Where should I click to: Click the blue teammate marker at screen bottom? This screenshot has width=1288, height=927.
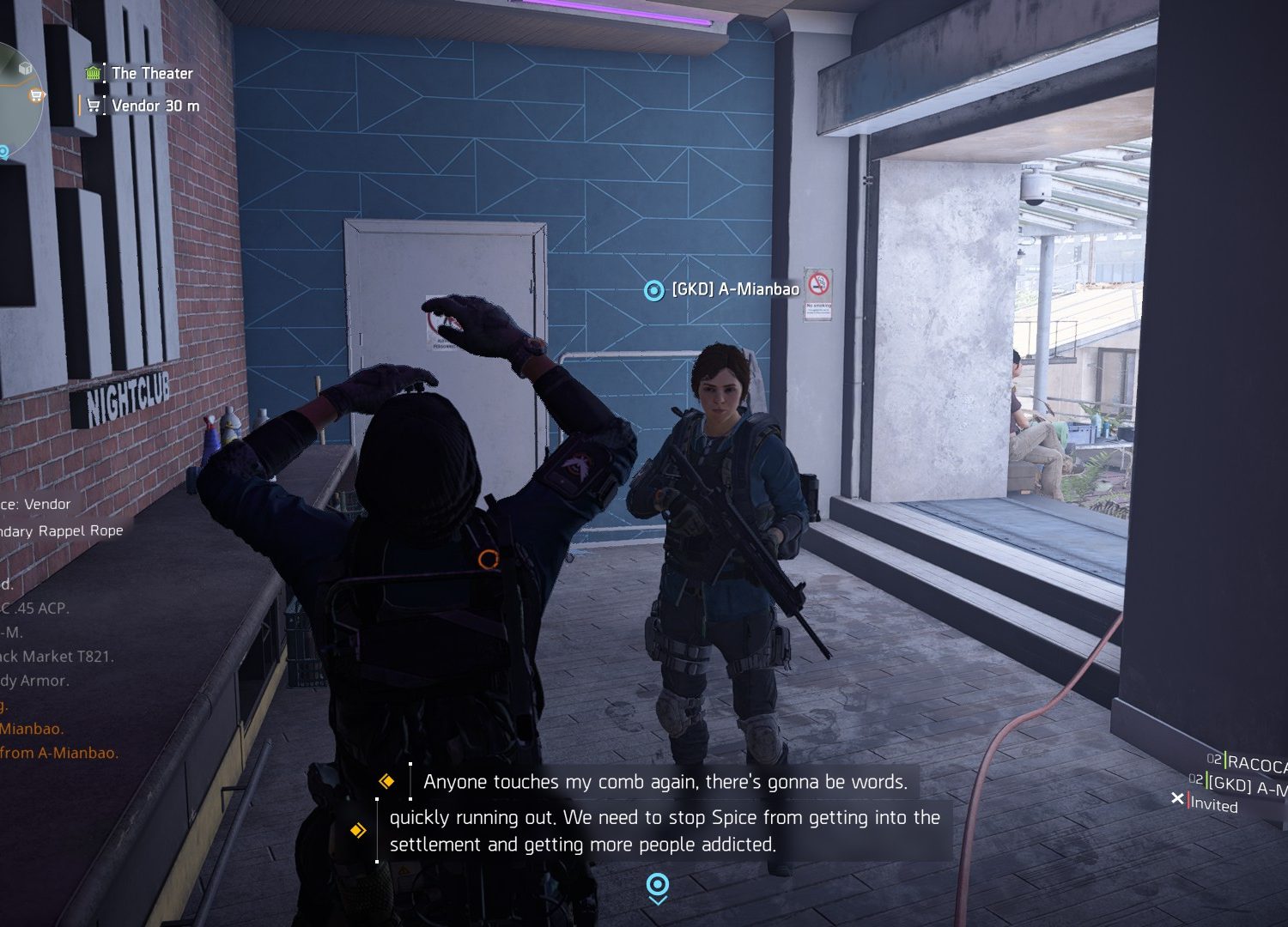coord(658,887)
